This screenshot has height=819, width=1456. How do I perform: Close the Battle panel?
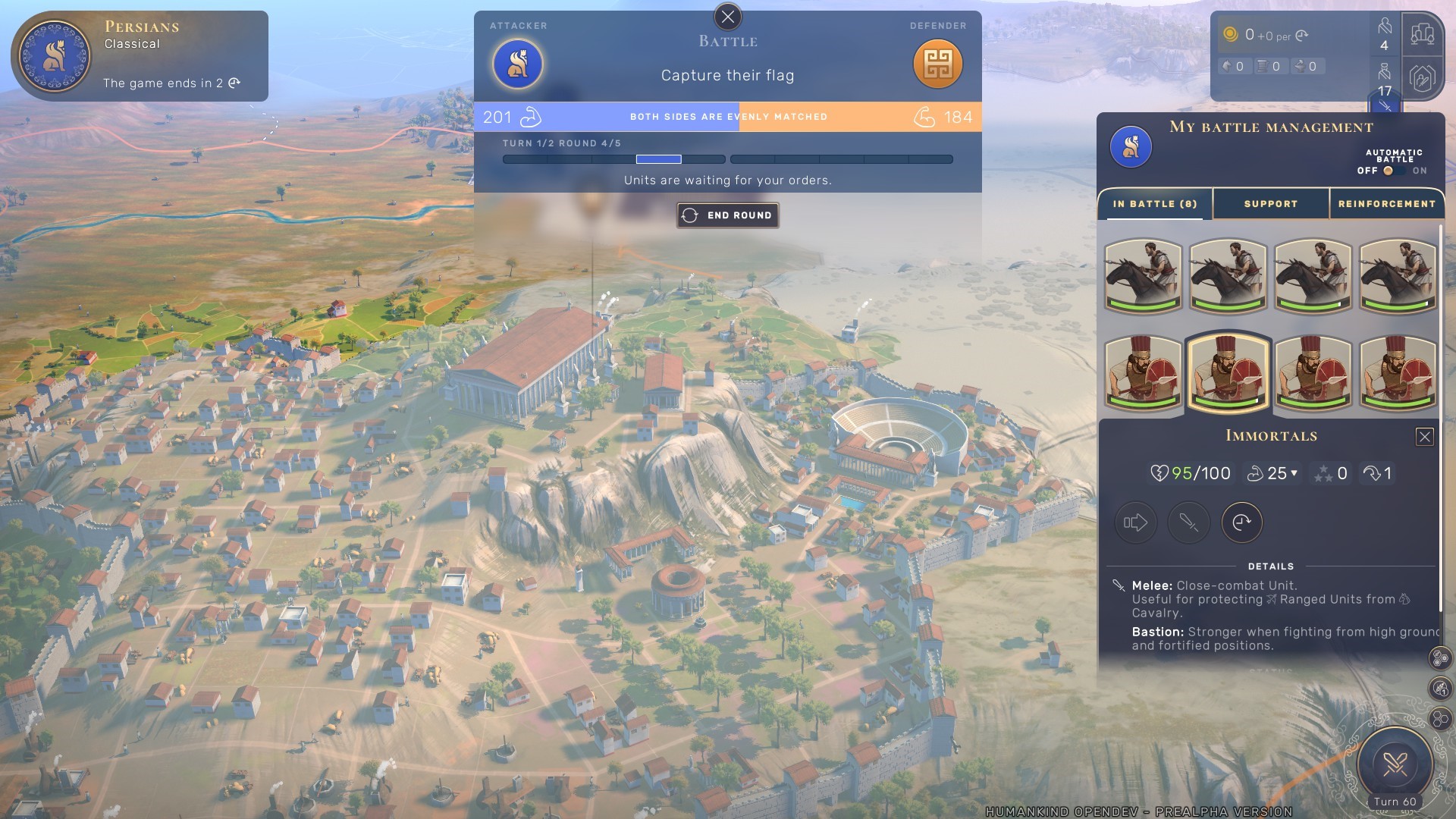[728, 17]
